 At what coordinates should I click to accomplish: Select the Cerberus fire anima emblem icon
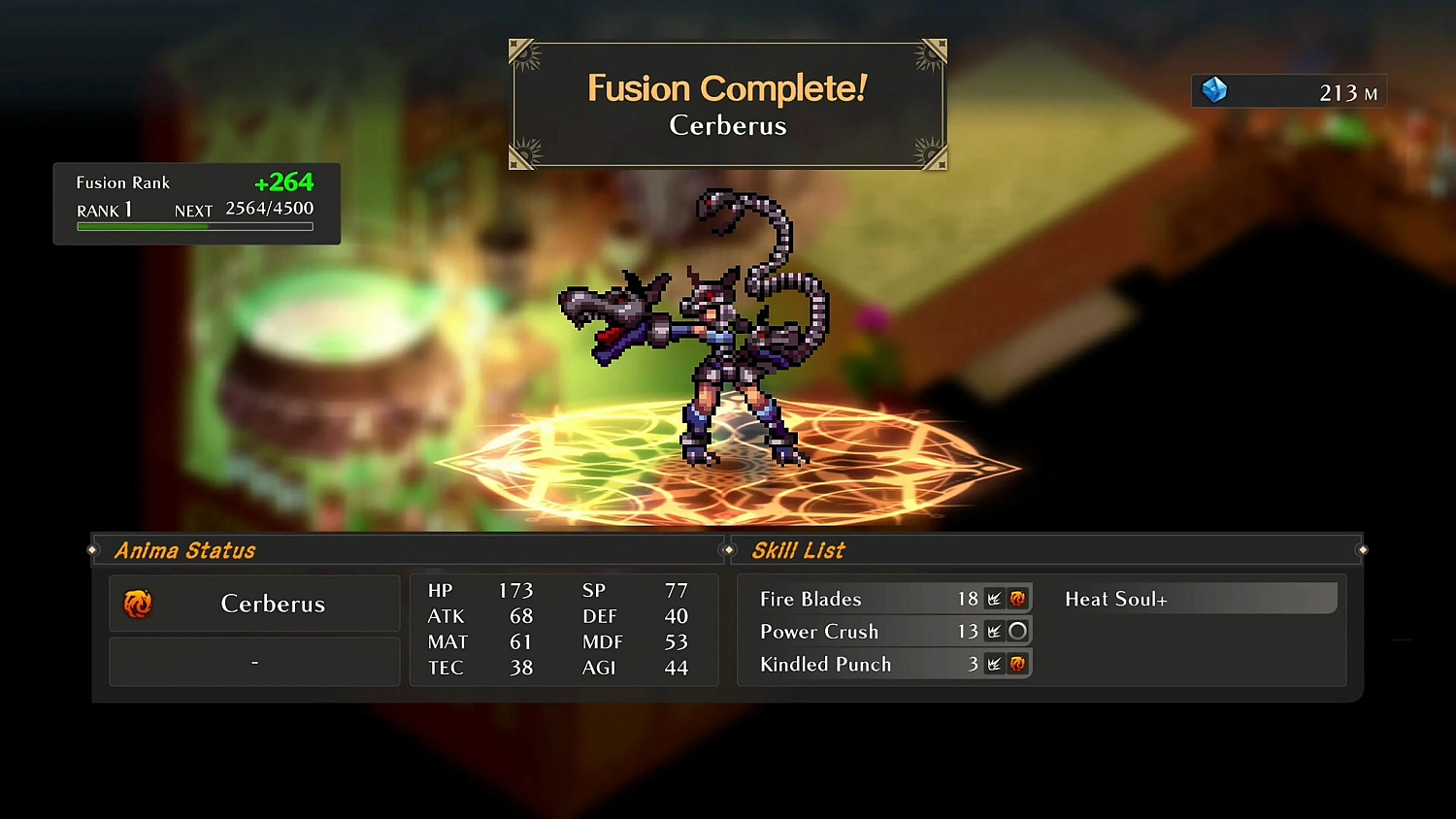[139, 603]
